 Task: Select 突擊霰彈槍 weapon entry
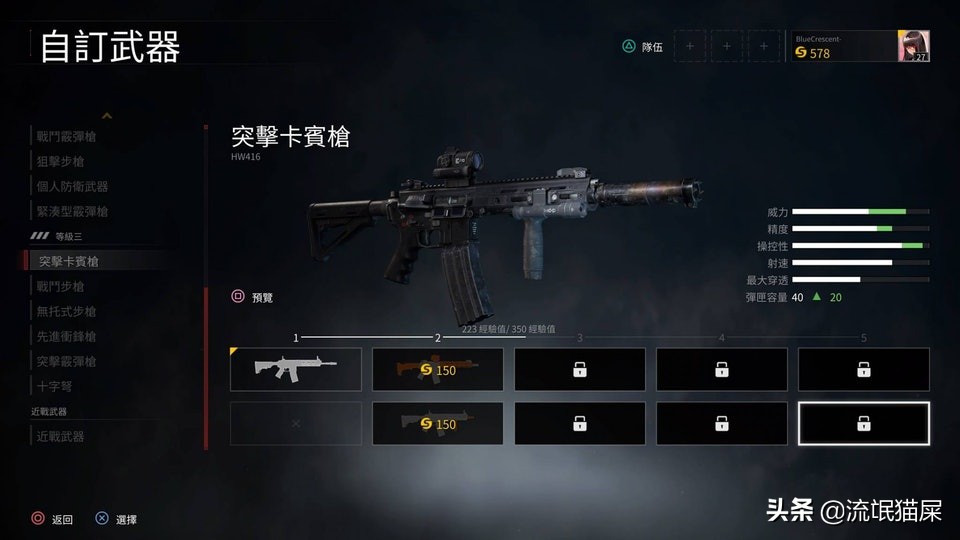coord(66,361)
